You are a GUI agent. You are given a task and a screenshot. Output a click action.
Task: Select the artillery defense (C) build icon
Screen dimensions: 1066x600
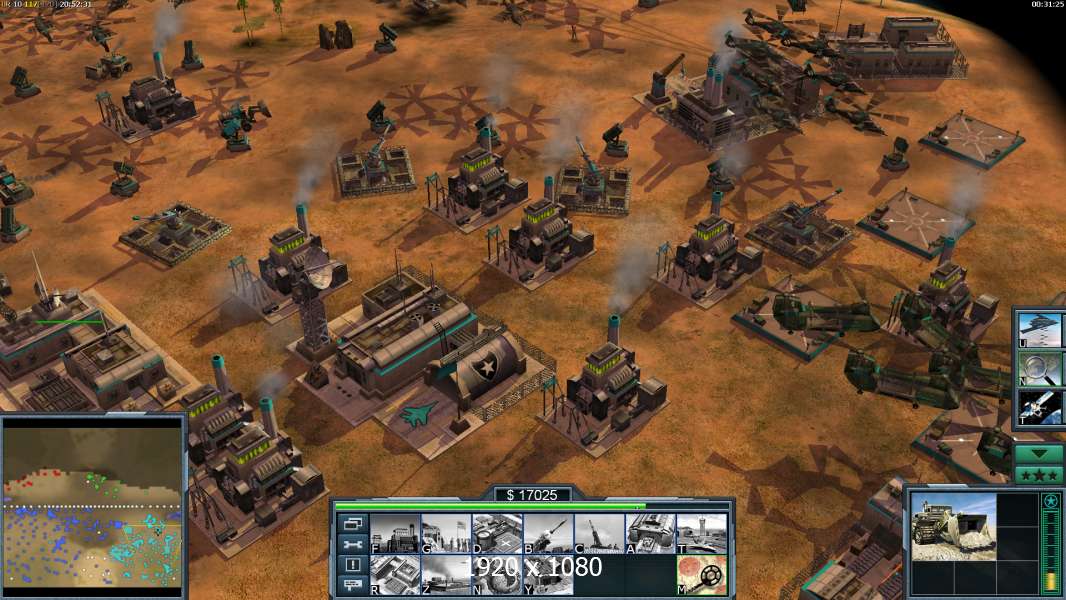point(599,534)
